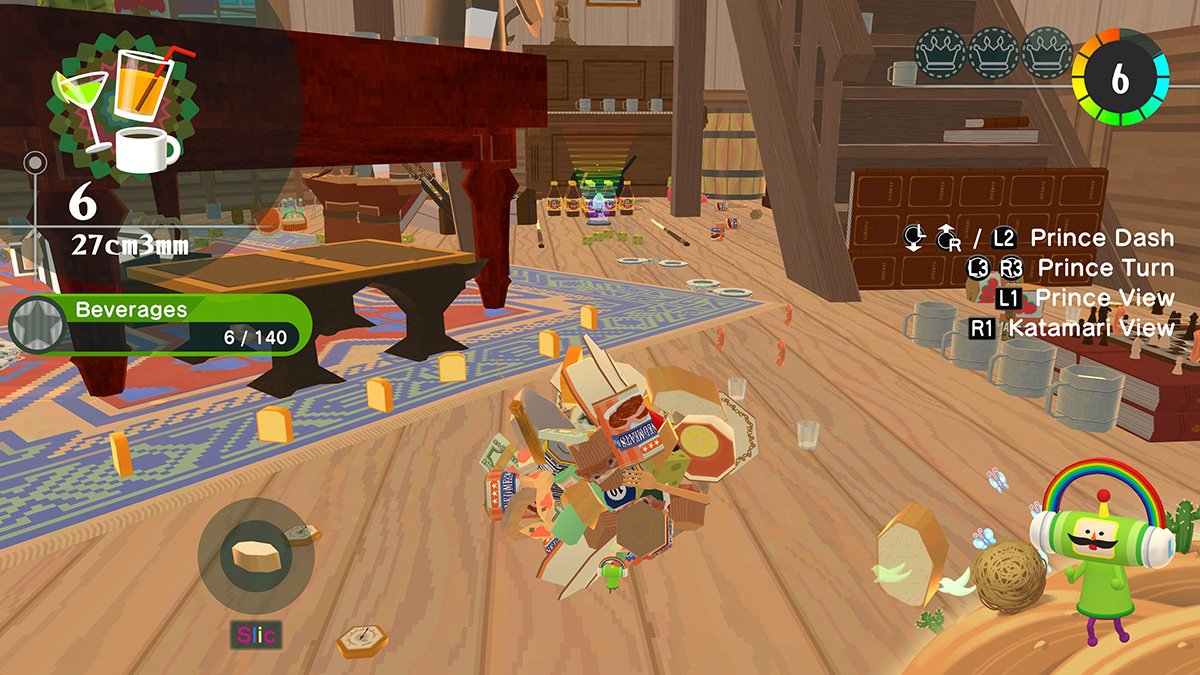Image resolution: width=1200 pixels, height=675 pixels.
Task: Click the collected bread slice bubble
Action: pos(256,555)
